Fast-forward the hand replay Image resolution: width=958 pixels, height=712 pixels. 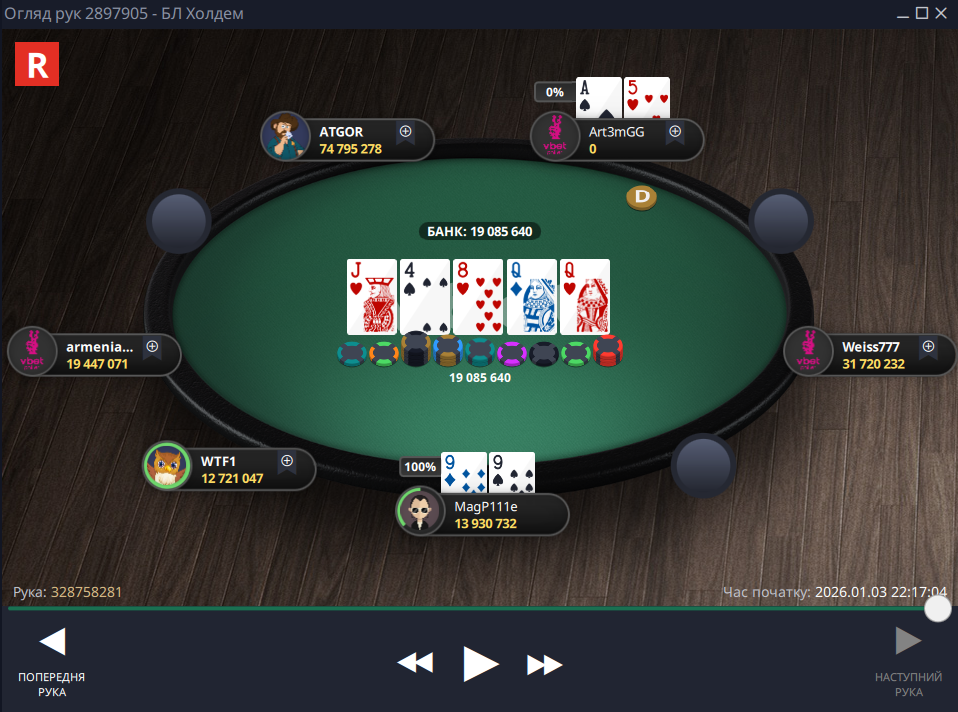coord(545,663)
